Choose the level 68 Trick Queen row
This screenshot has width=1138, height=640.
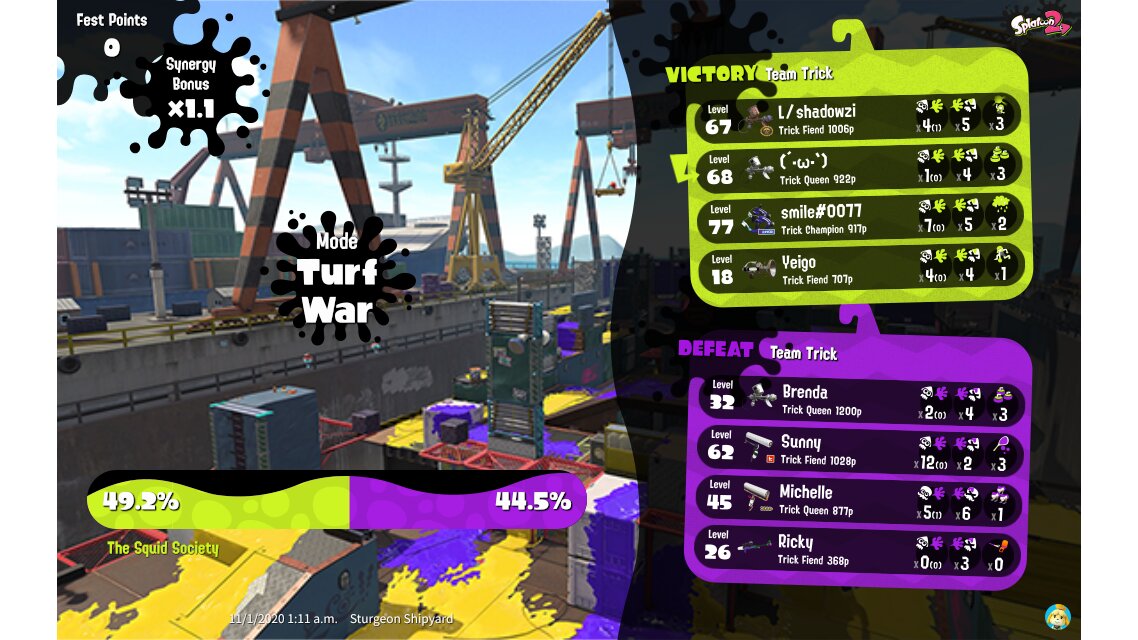(x=860, y=167)
